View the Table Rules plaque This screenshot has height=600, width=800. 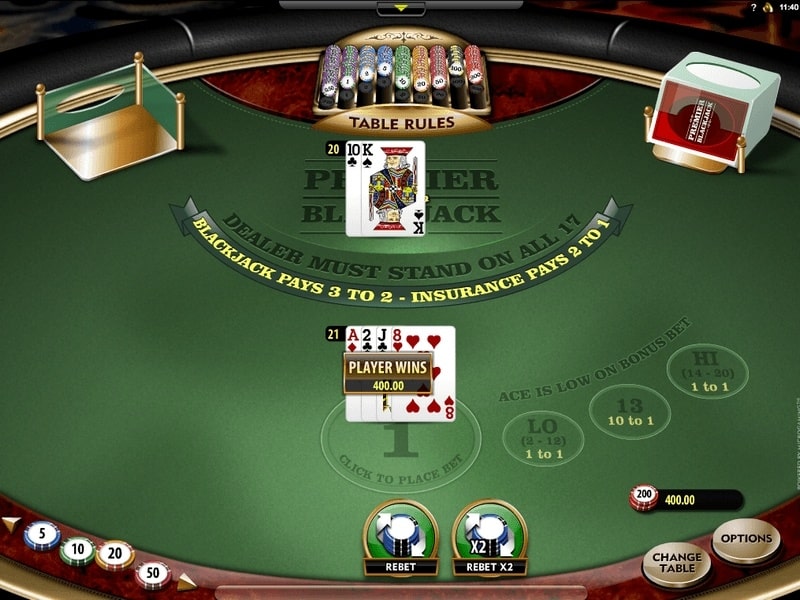[401, 123]
